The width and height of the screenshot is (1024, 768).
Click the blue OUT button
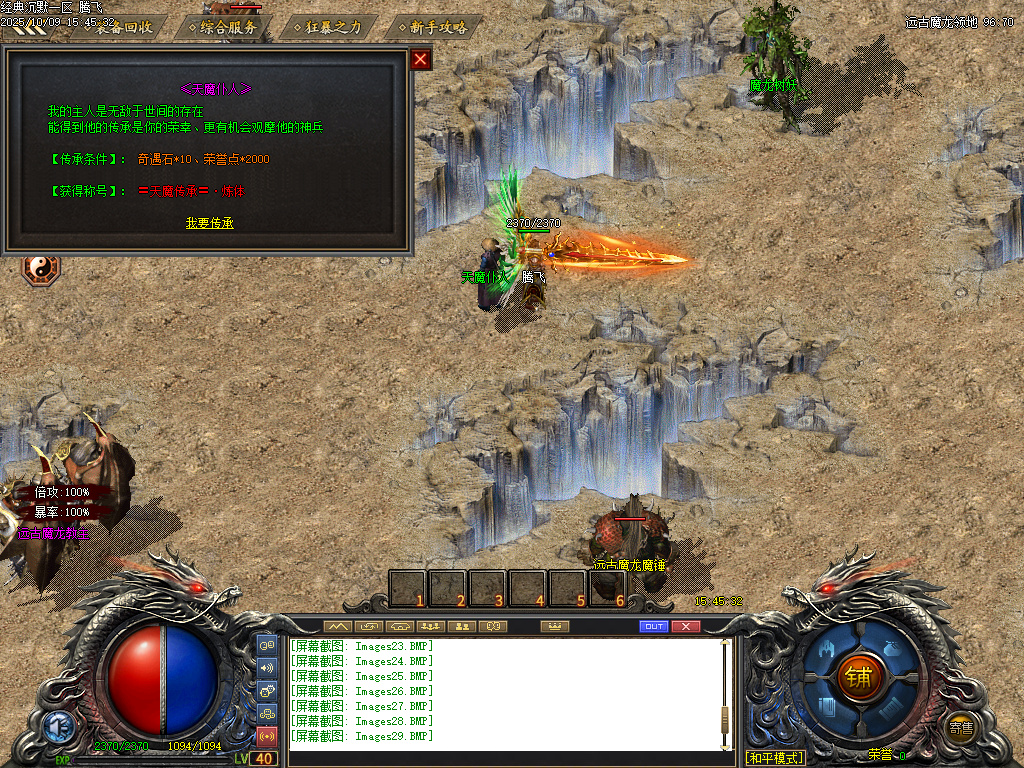654,626
